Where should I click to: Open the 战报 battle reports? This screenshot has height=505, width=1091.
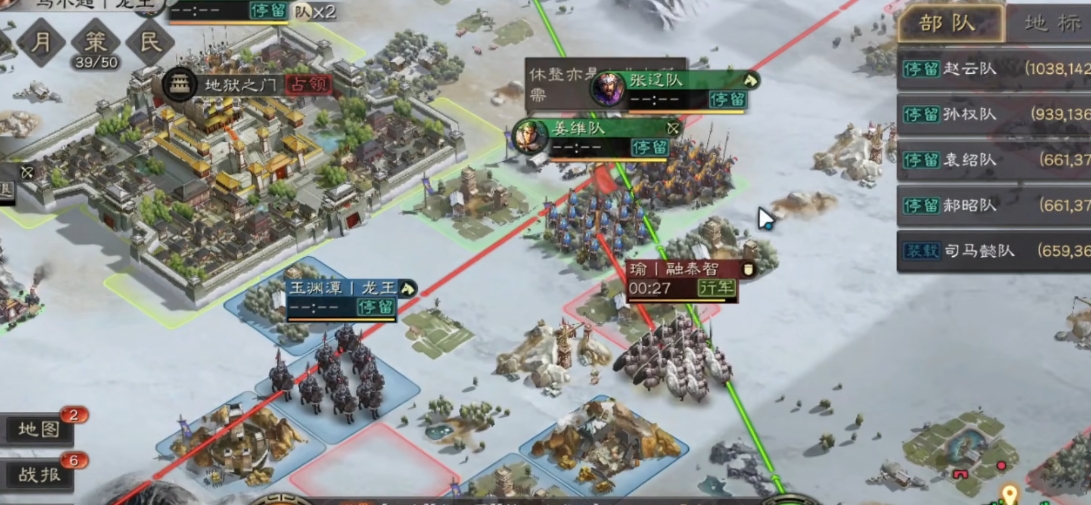pos(40,475)
